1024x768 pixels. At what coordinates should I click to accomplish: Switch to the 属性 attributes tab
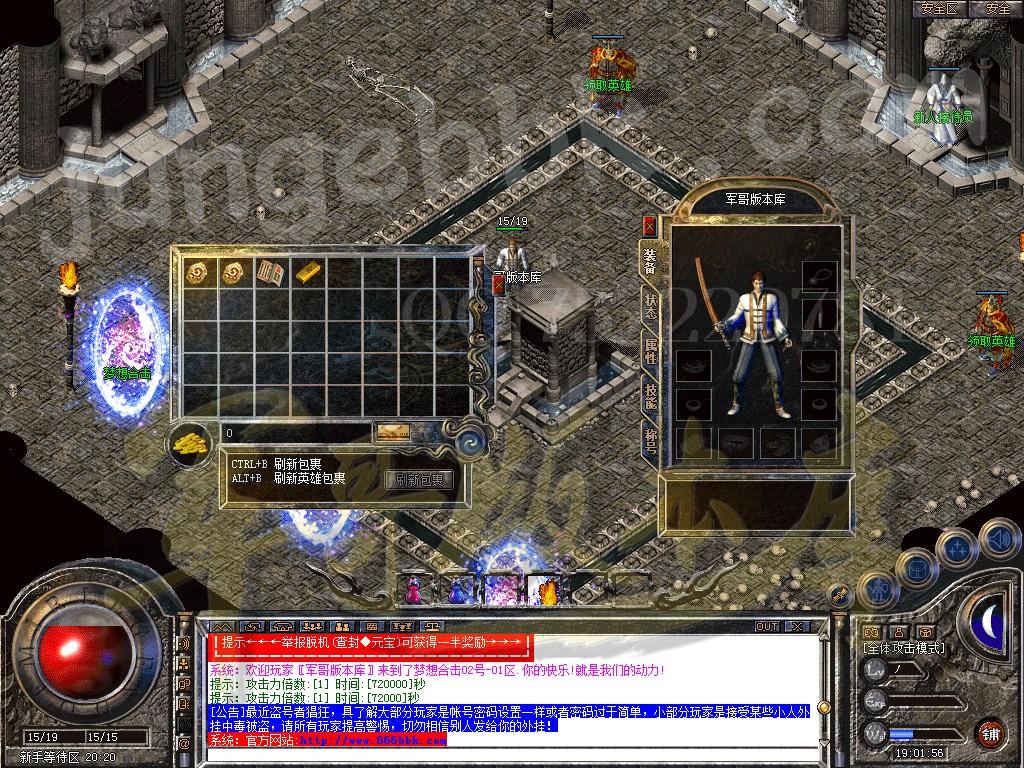pyautogui.click(x=651, y=351)
